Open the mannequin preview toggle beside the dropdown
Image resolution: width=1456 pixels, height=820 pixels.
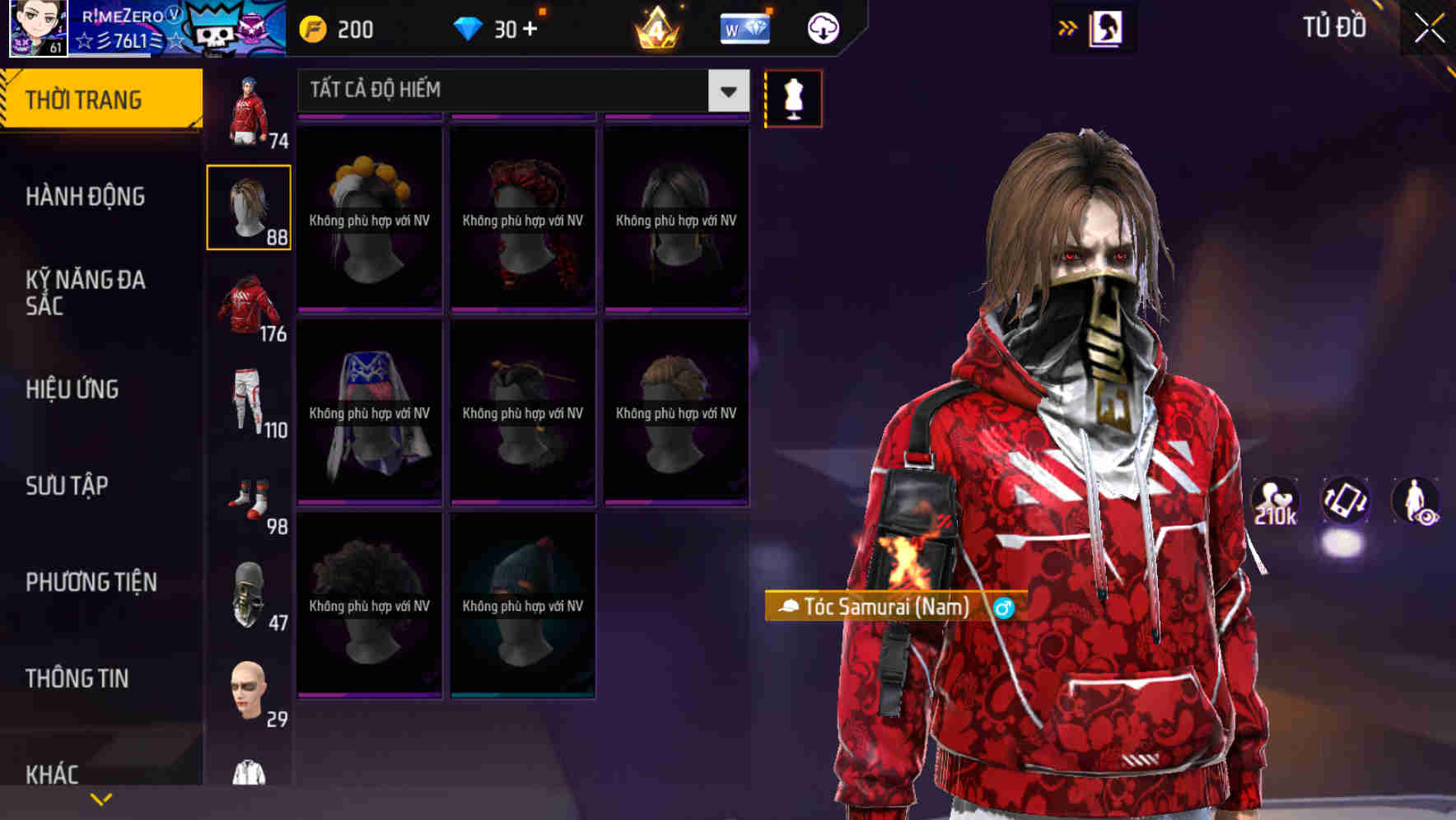pos(792,98)
